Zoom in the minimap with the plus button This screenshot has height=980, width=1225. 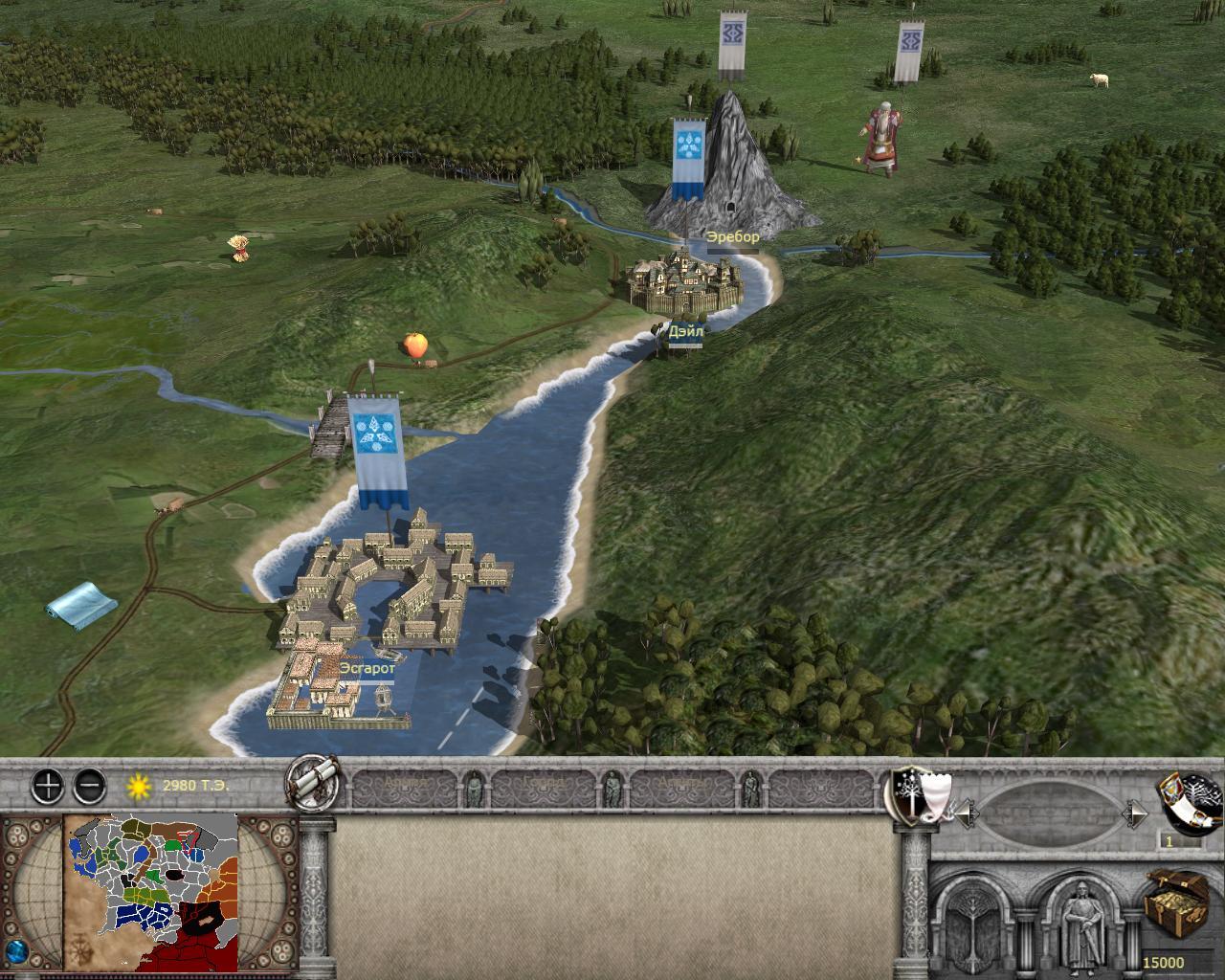point(47,787)
